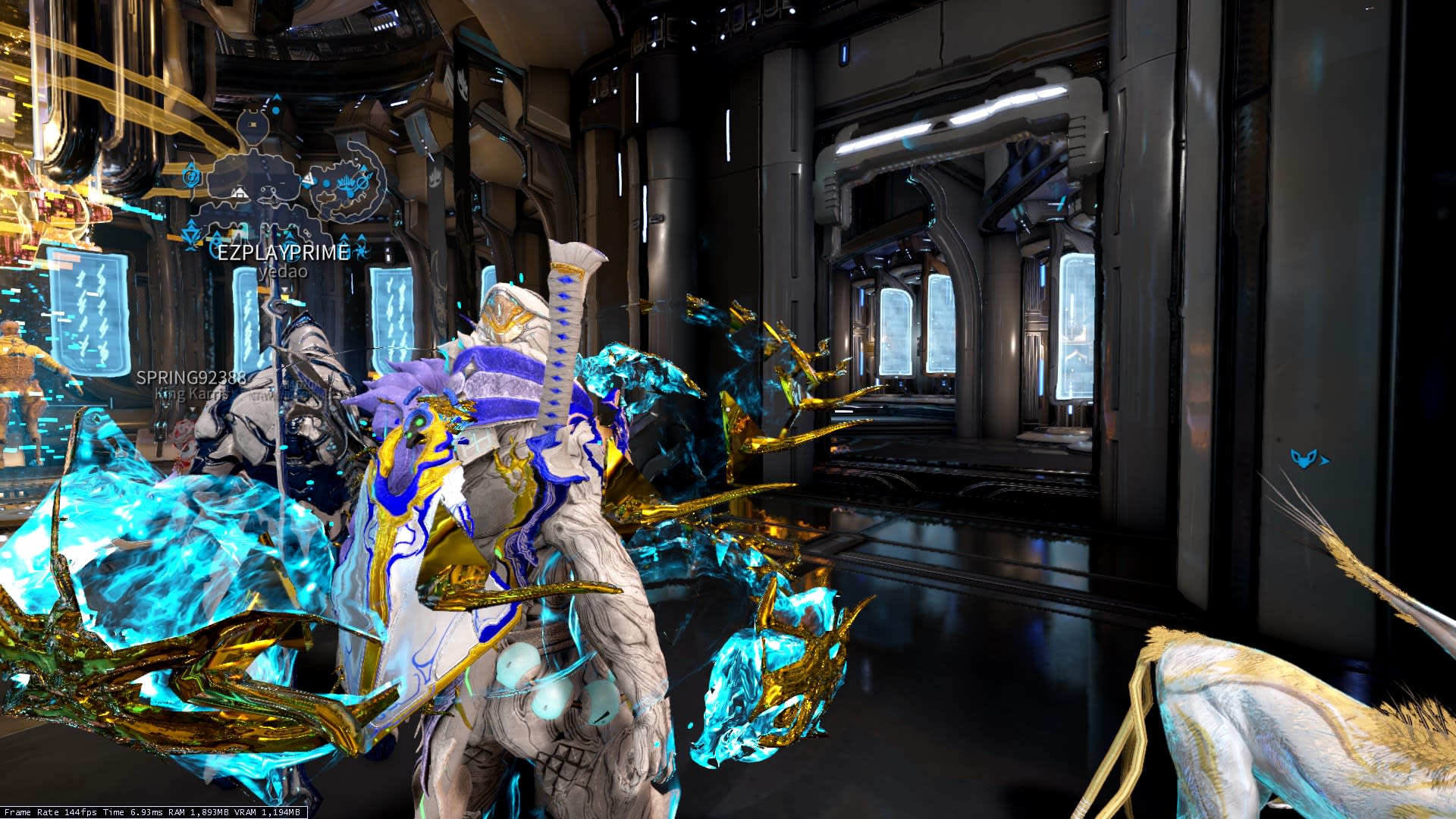Select the spiral syndicate marker on the map

pyautogui.click(x=193, y=175)
